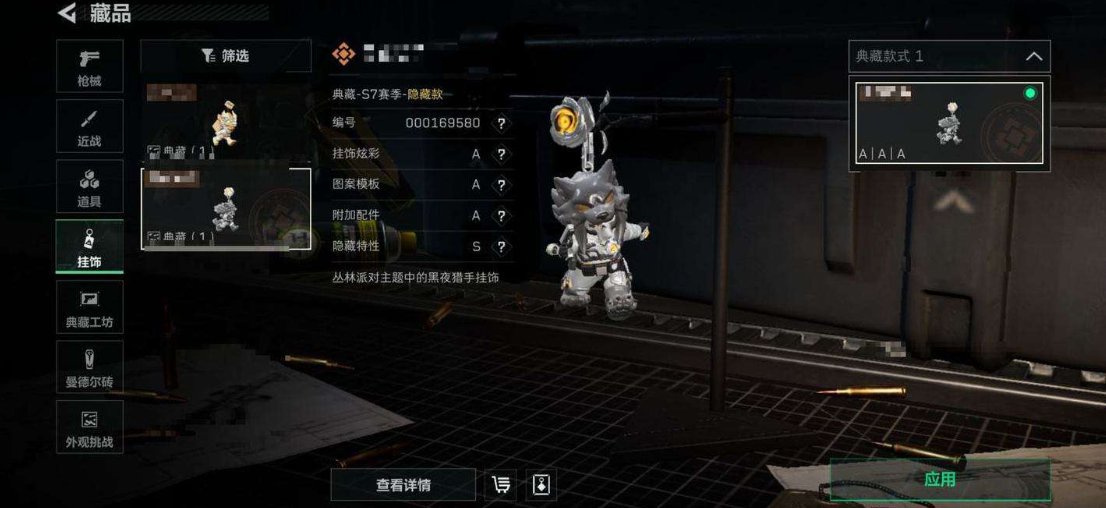Open the 近战 melee category

click(89, 127)
